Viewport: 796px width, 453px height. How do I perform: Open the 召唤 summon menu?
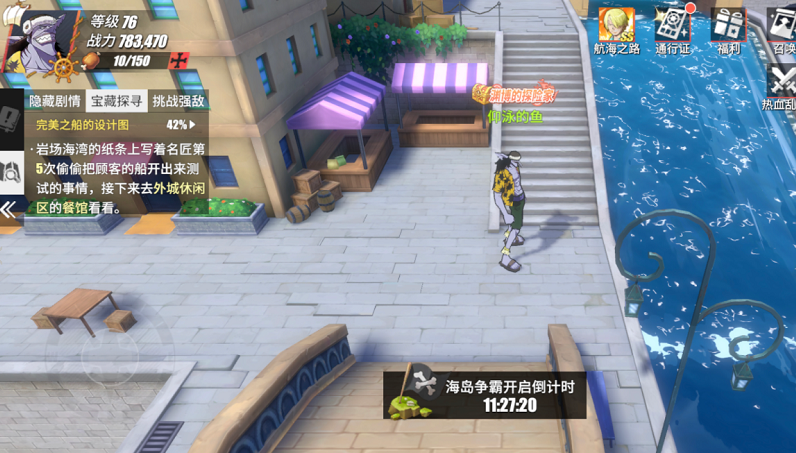(783, 28)
